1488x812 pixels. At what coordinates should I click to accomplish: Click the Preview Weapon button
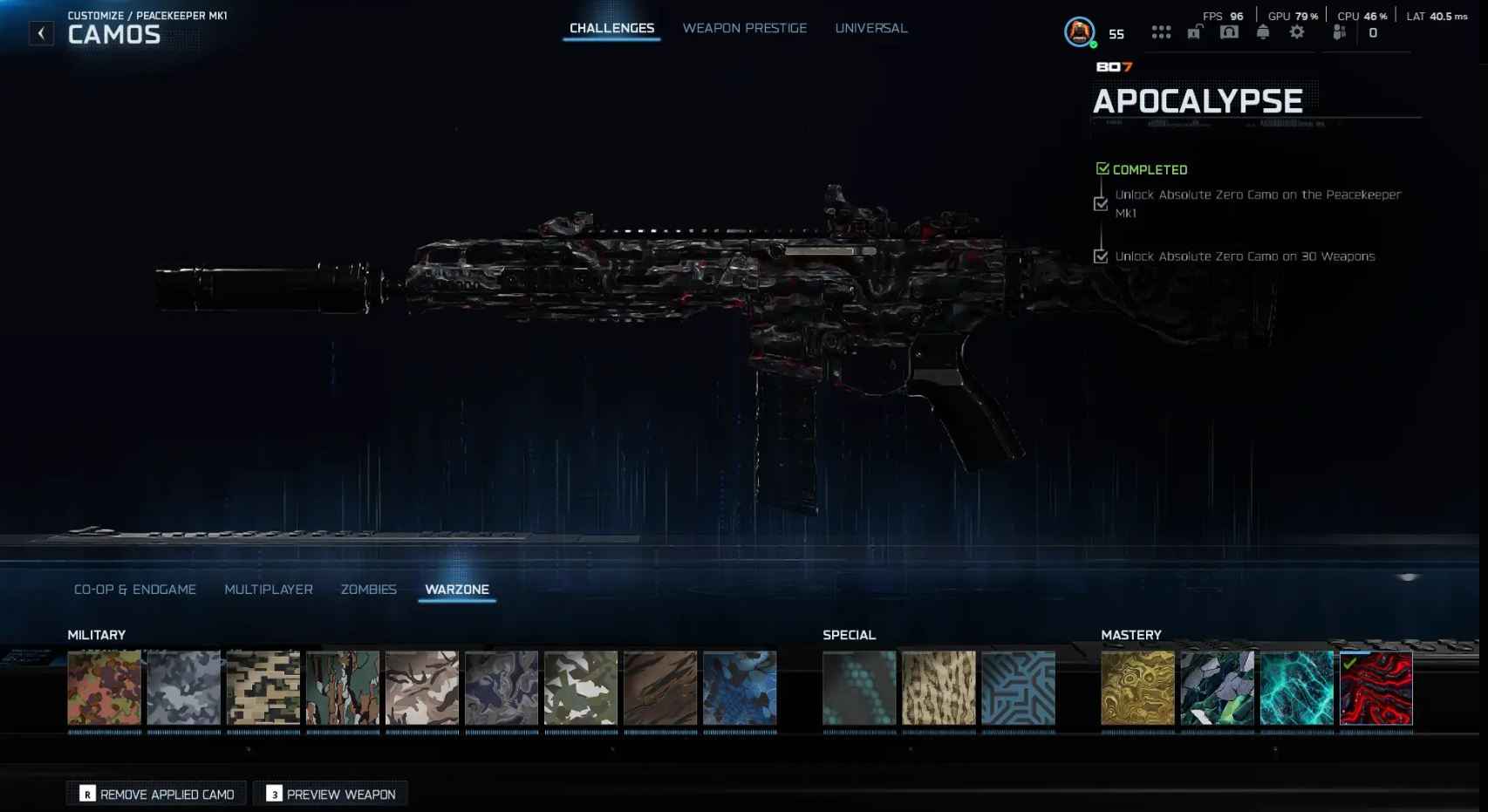click(x=330, y=794)
